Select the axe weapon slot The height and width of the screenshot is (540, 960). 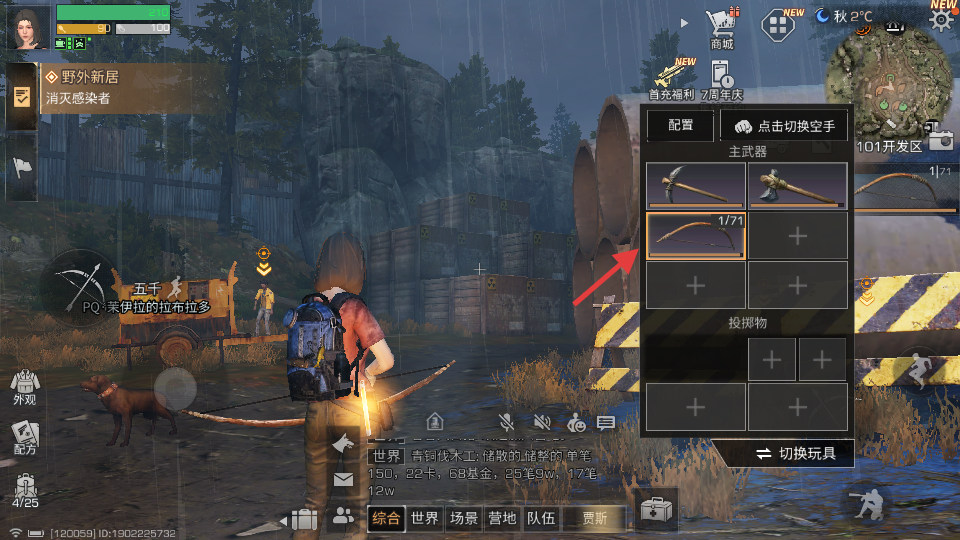(x=797, y=184)
